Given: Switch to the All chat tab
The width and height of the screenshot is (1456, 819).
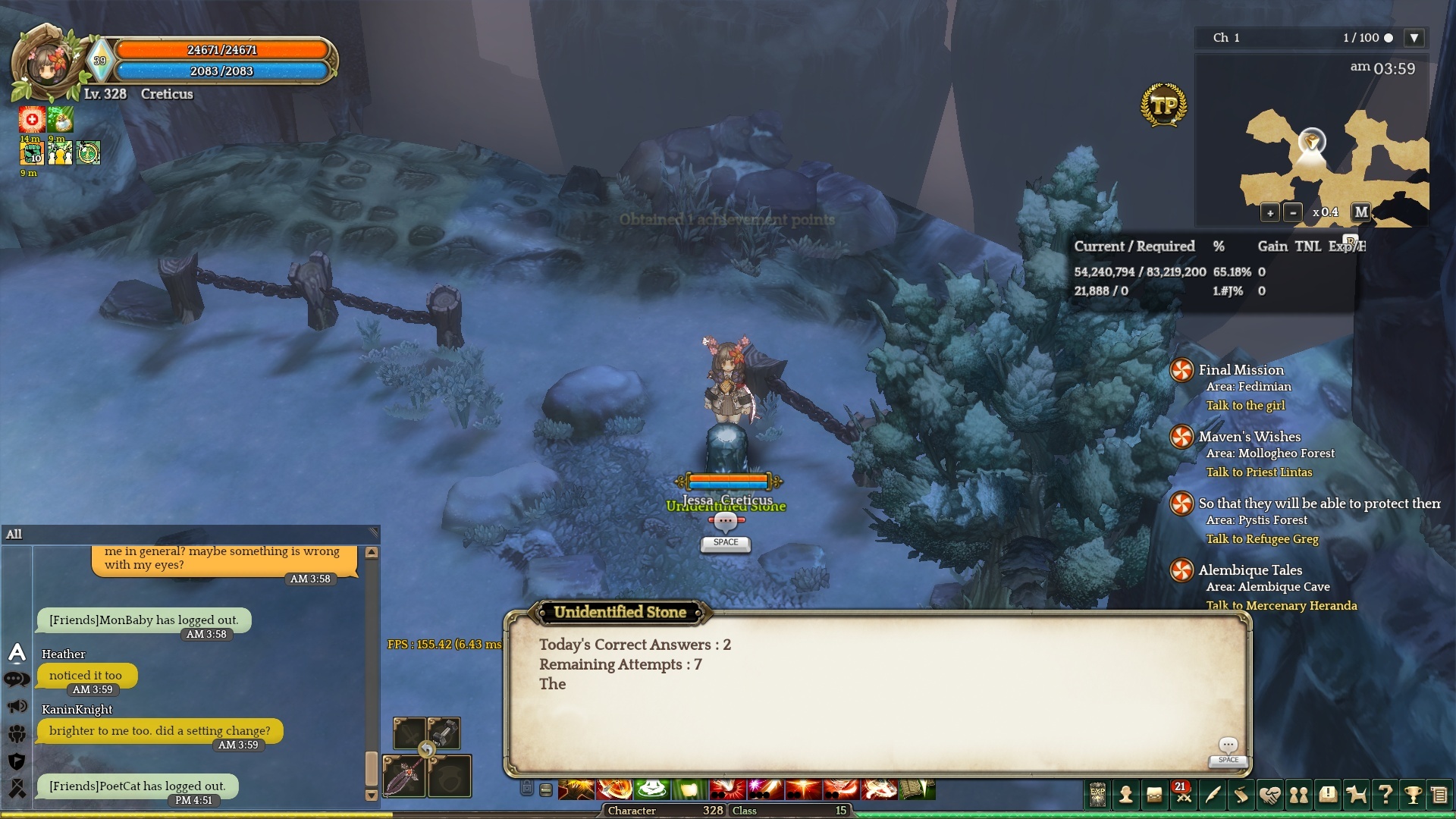Looking at the screenshot, I should [14, 535].
